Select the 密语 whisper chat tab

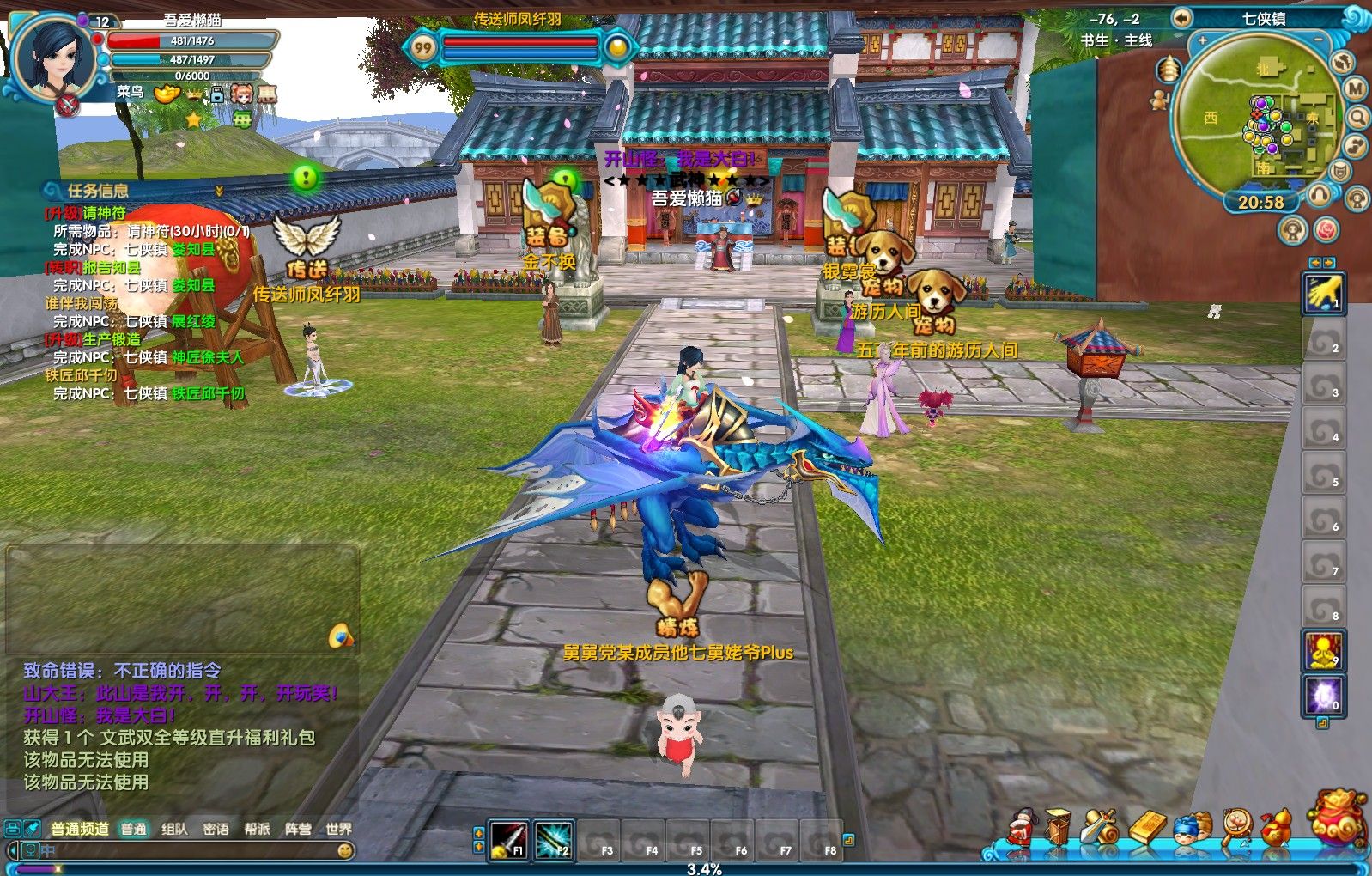coord(216,829)
